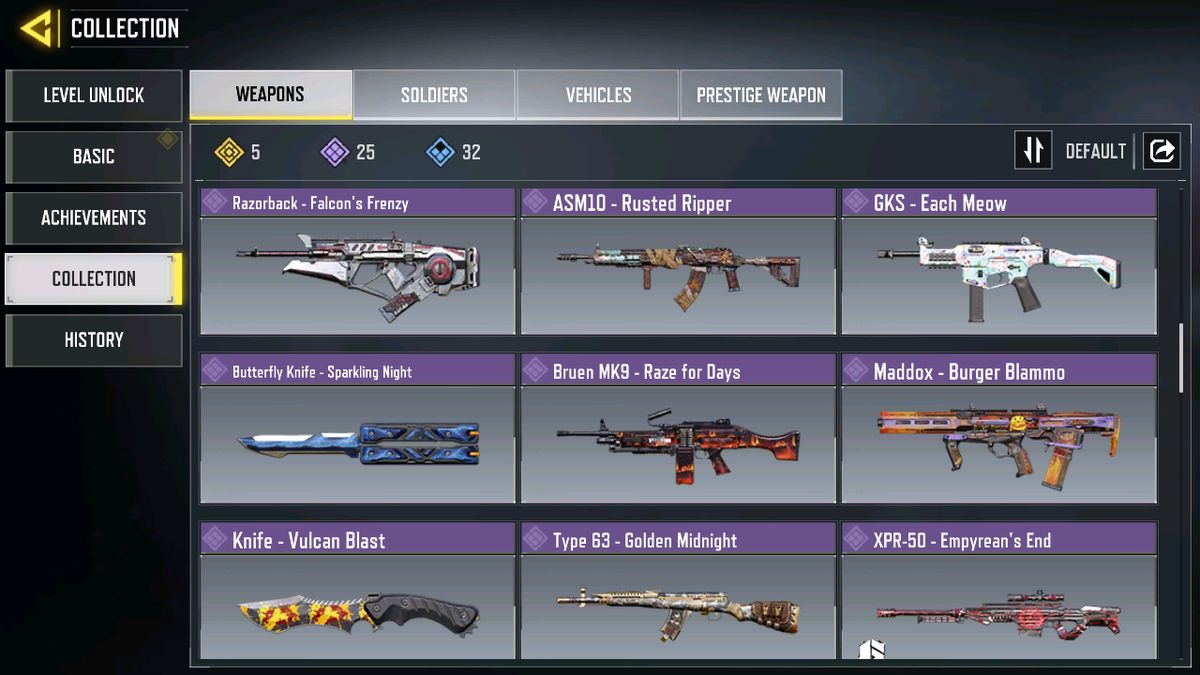Viewport: 1200px width, 675px height.
Task: Switch to the Soldiers tab
Action: (434, 95)
